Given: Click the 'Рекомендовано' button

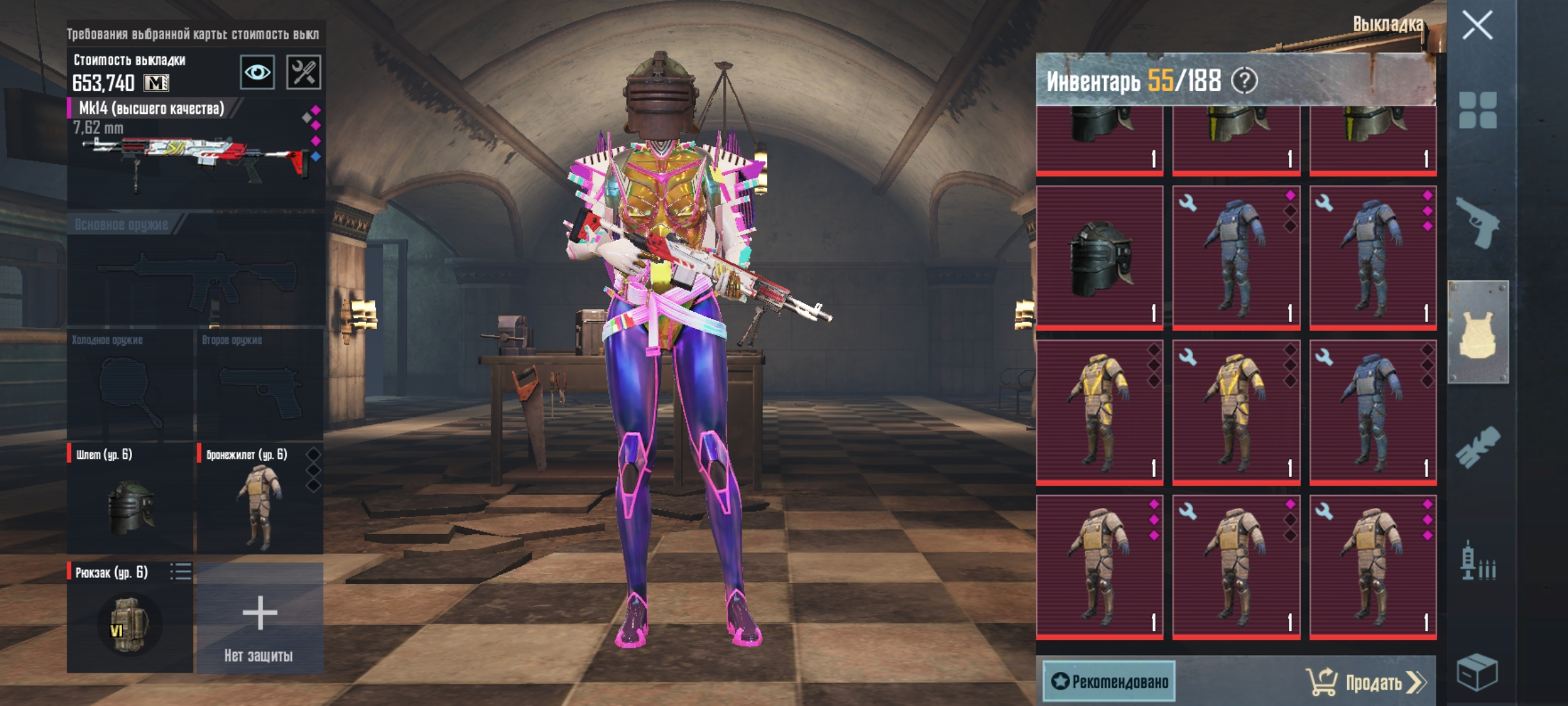Looking at the screenshot, I should click(x=1109, y=681).
